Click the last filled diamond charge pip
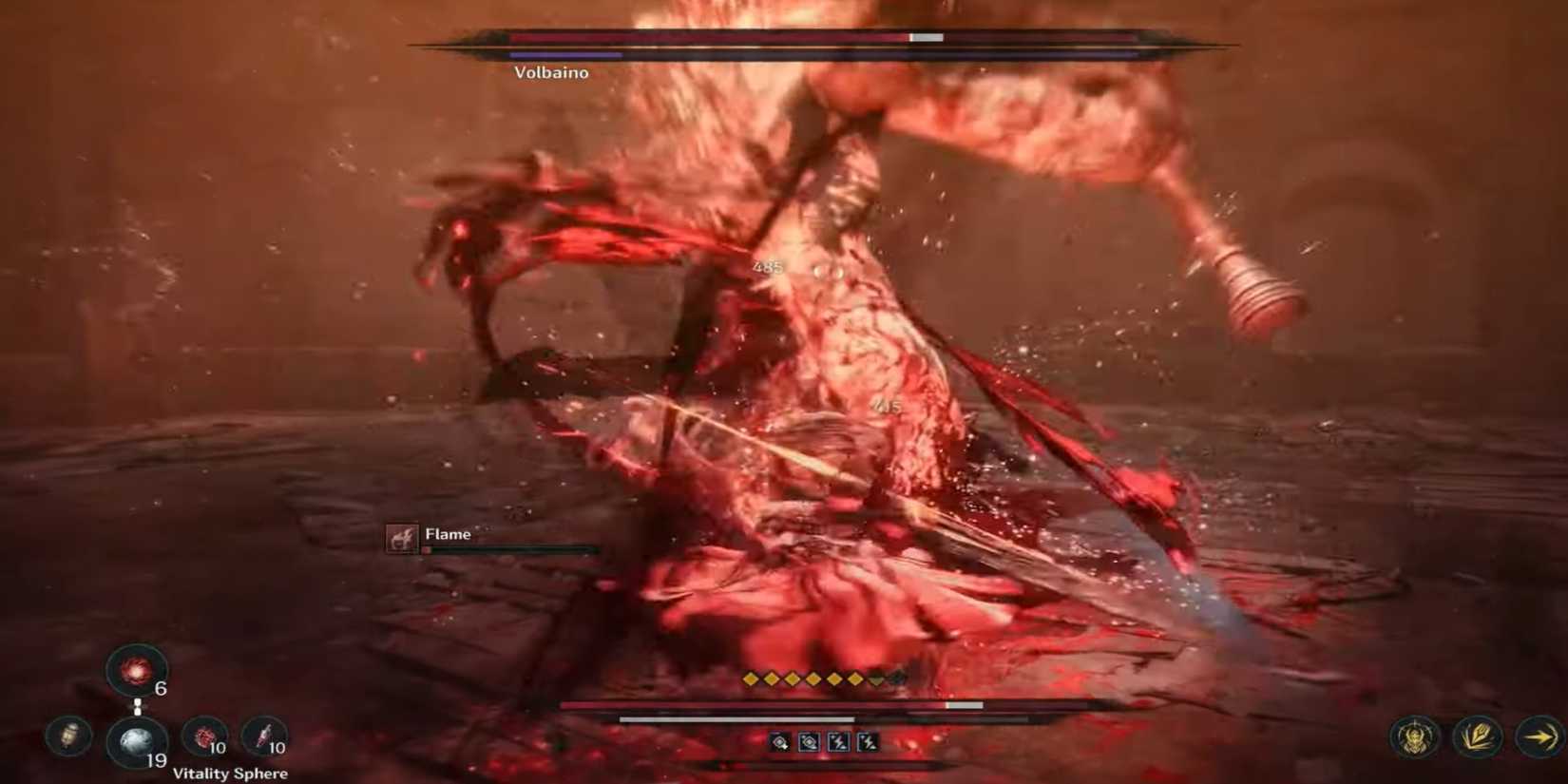 pos(855,679)
